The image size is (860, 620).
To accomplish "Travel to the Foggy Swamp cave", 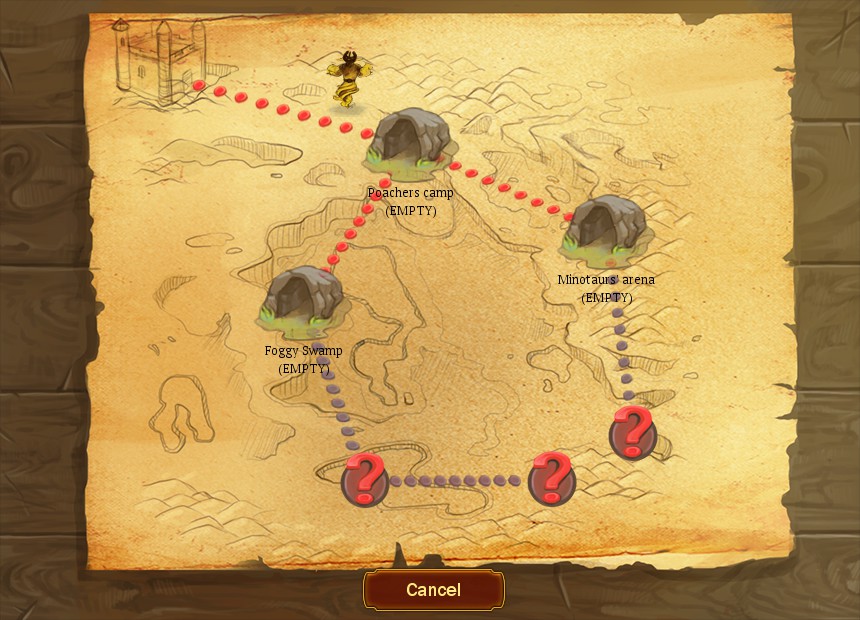I will coord(303,297).
